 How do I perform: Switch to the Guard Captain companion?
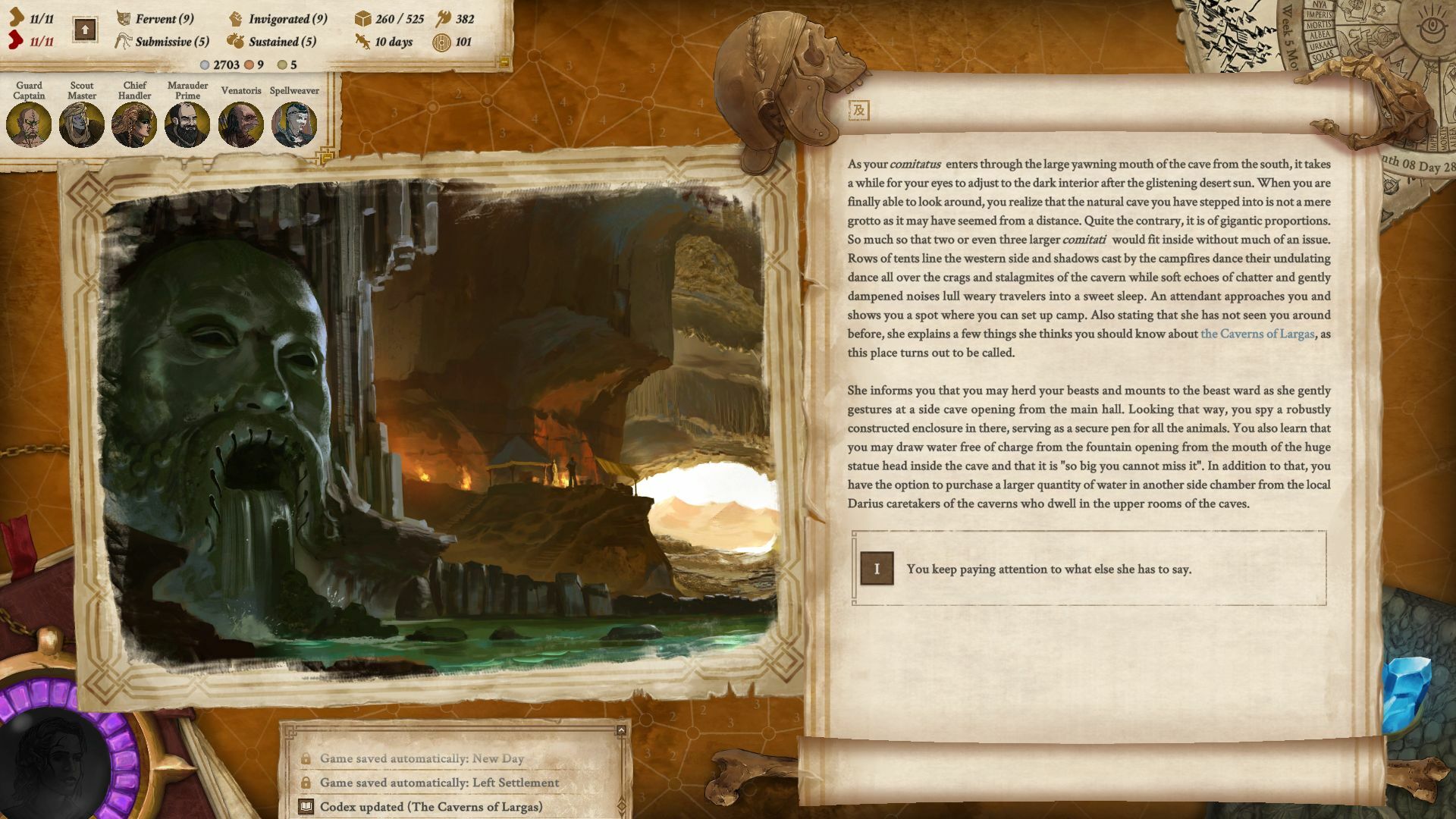29,124
